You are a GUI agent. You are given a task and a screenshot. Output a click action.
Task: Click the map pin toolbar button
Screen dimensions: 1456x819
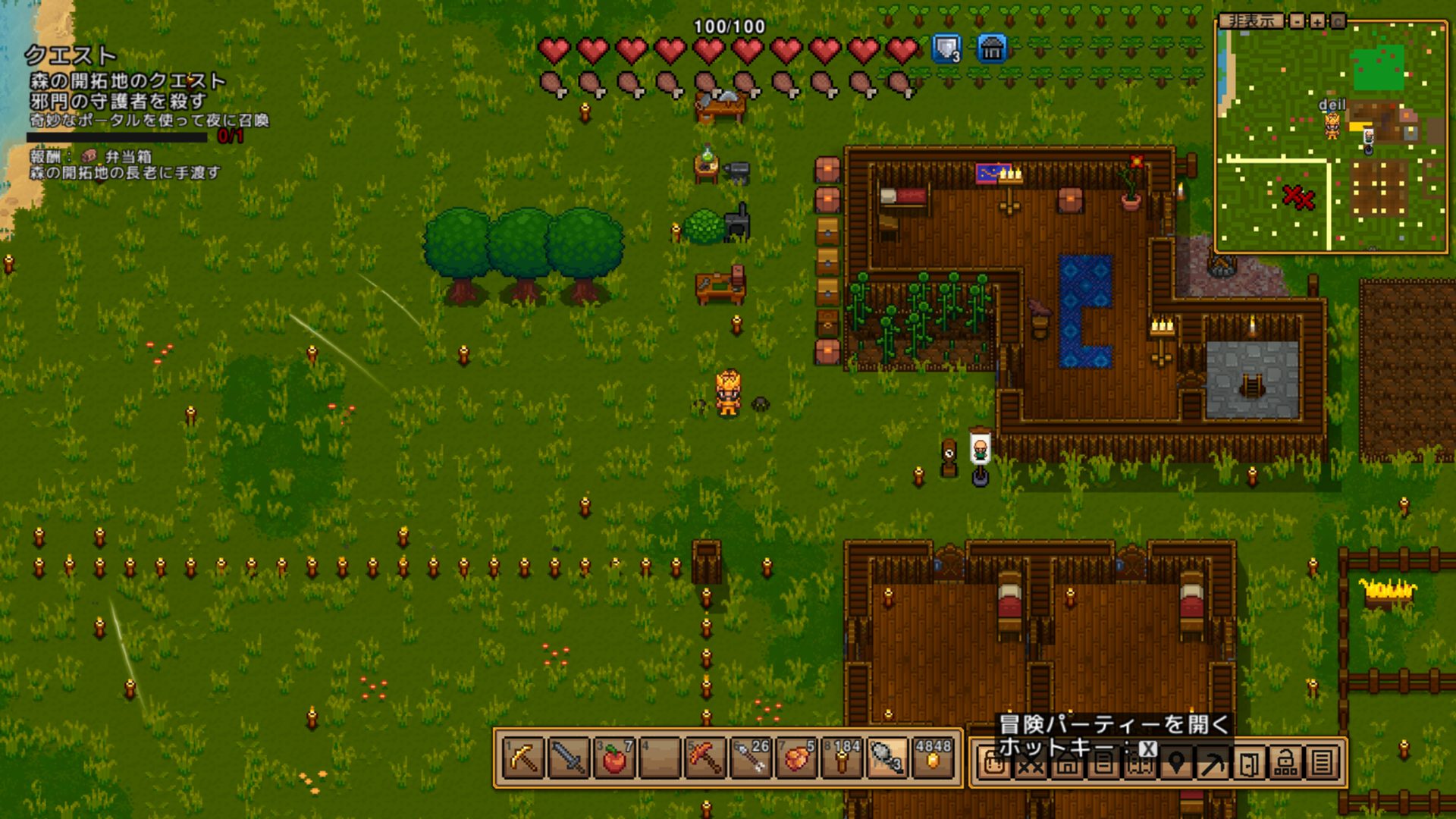click(x=1176, y=764)
